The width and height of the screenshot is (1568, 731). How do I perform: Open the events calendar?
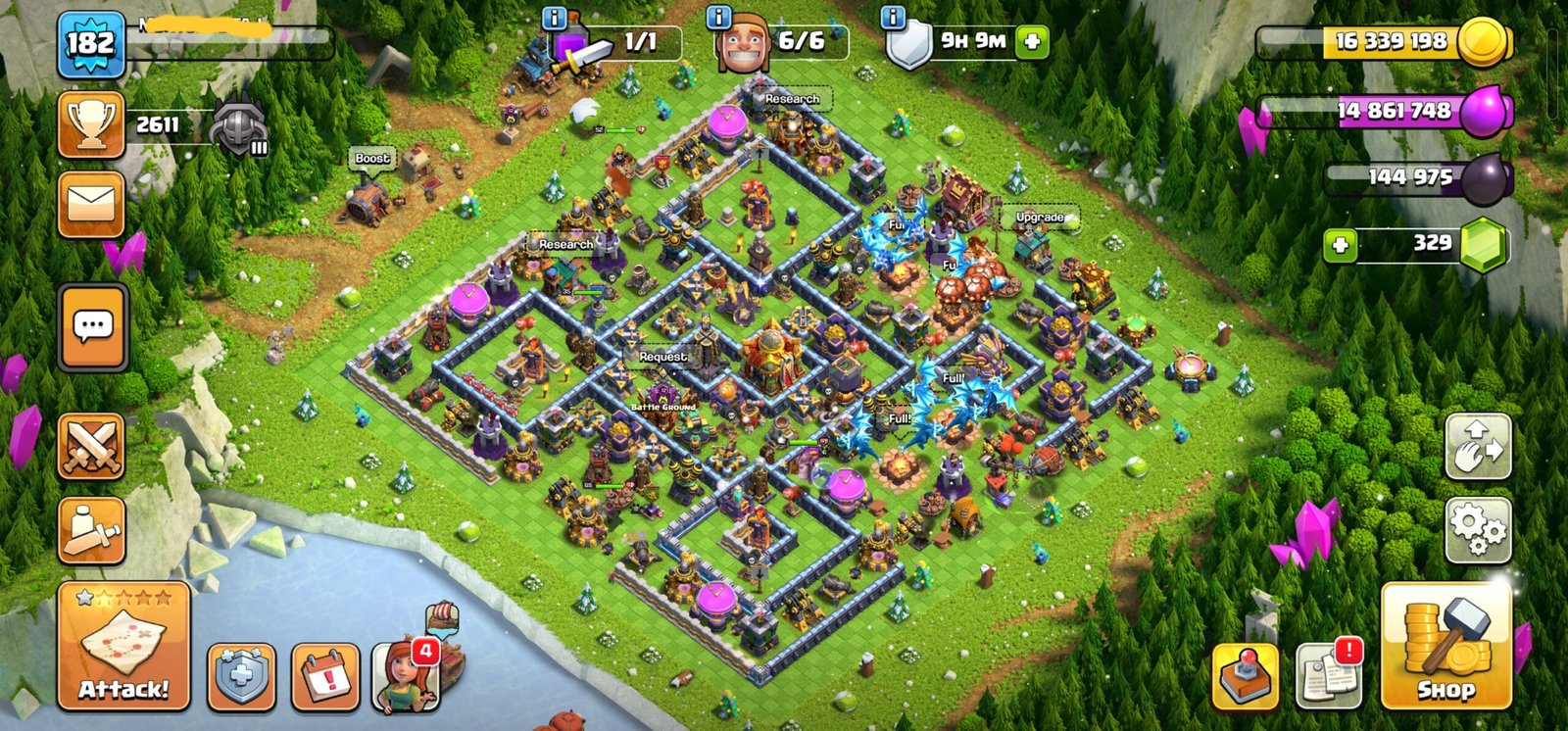325,677
